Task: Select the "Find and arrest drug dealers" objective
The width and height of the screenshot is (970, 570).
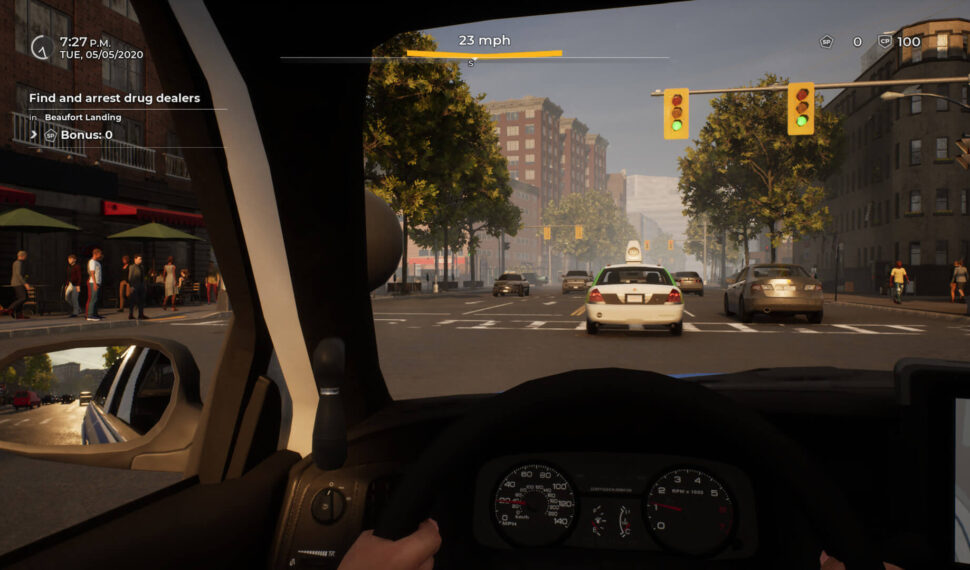Action: click(x=114, y=98)
